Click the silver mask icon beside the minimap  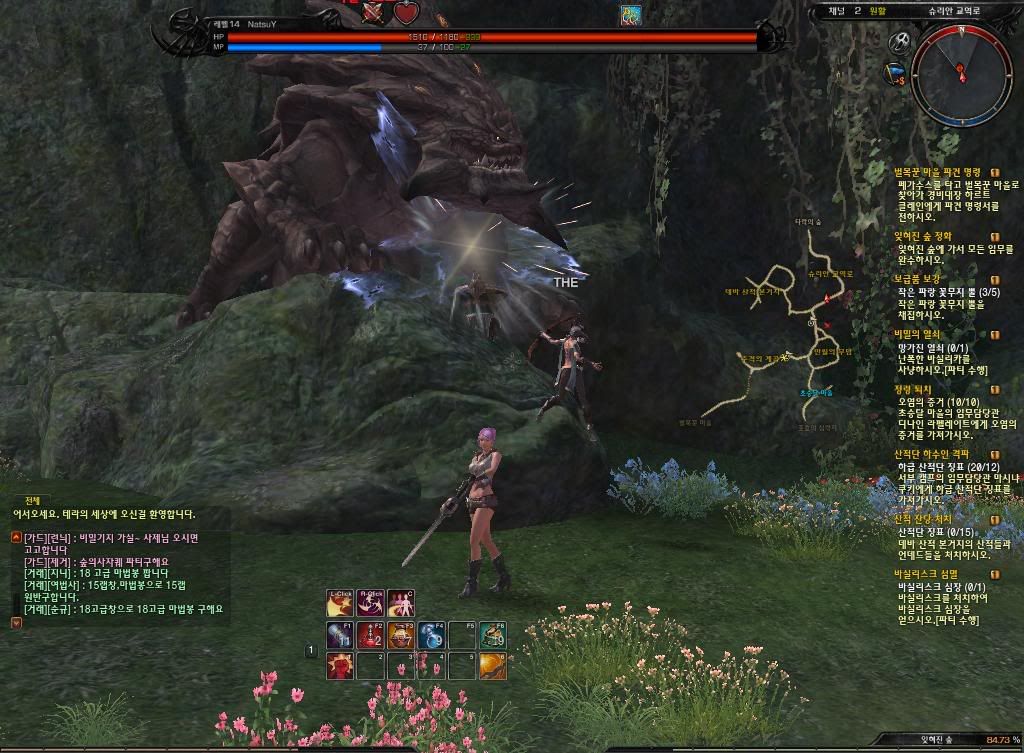coord(898,43)
